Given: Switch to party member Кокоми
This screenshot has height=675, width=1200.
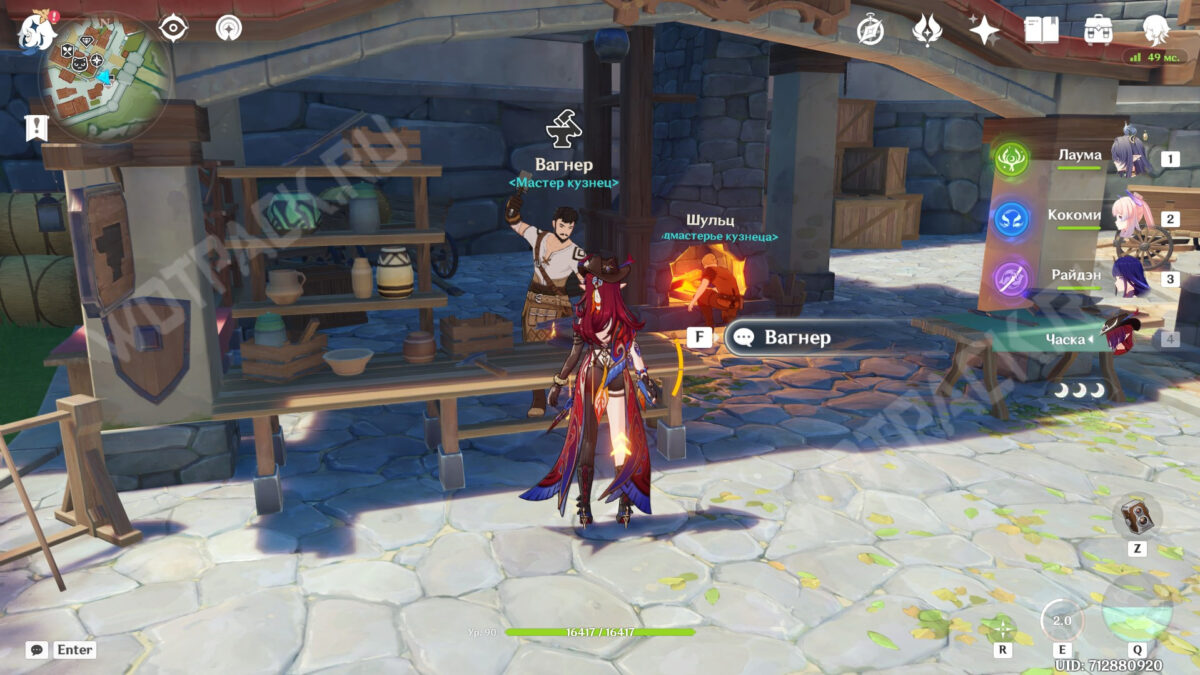Looking at the screenshot, I should point(1075,216).
